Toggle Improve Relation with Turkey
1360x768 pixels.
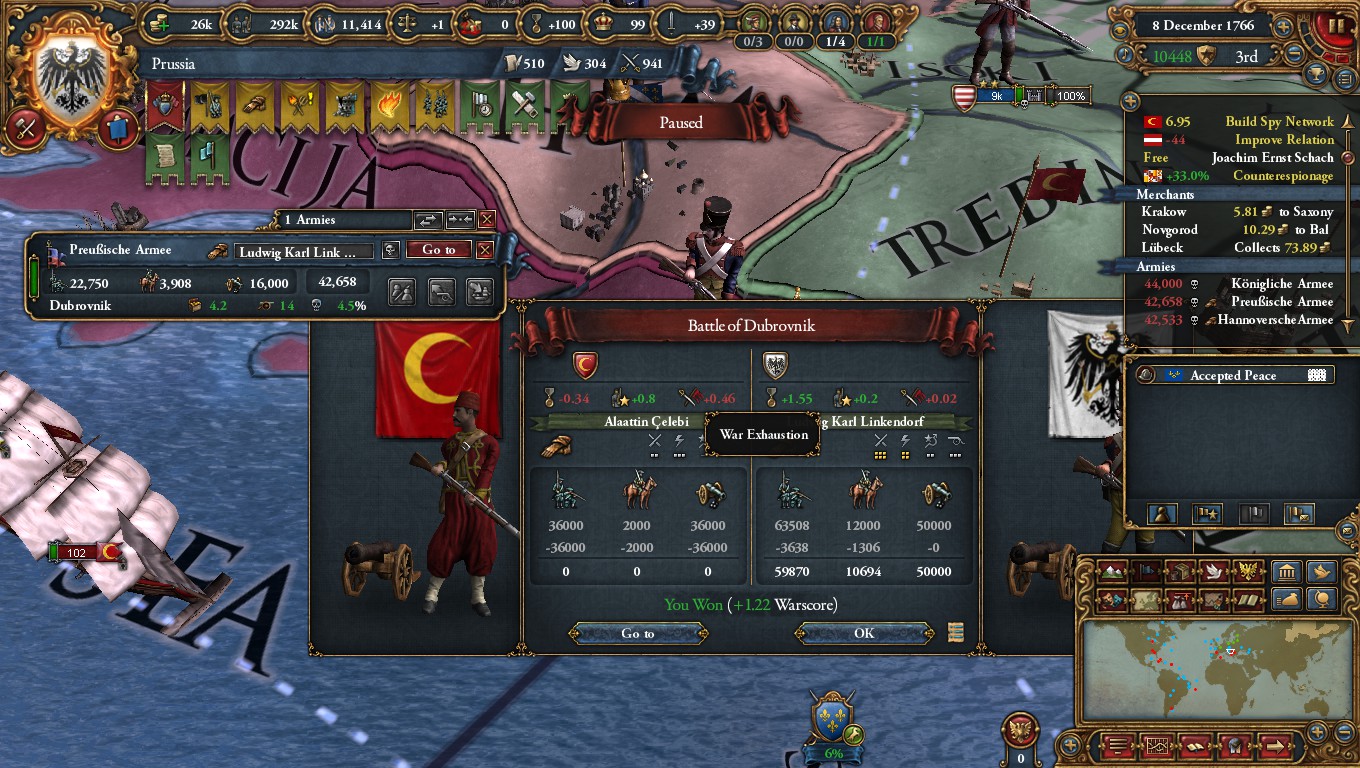[x=1283, y=139]
